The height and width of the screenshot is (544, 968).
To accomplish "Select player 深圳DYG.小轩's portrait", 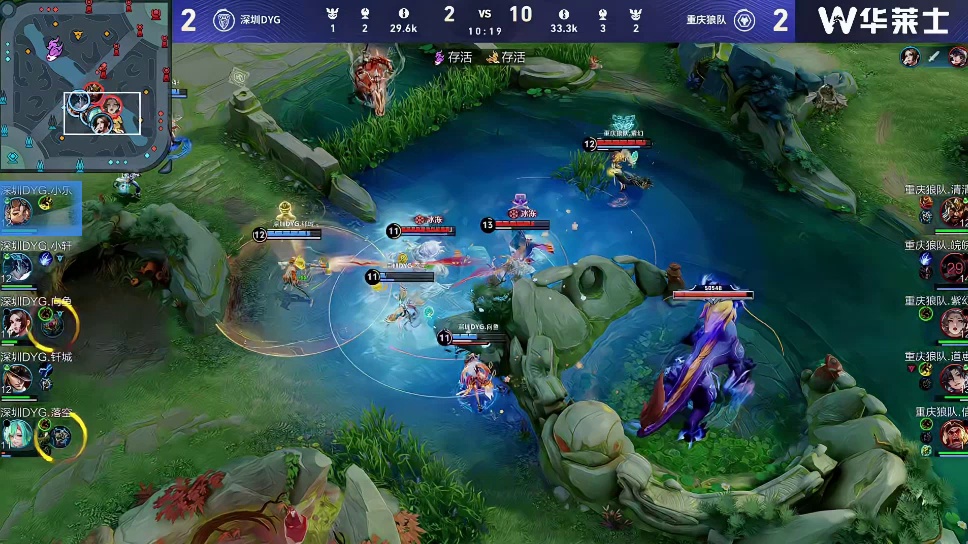I will coord(18,266).
